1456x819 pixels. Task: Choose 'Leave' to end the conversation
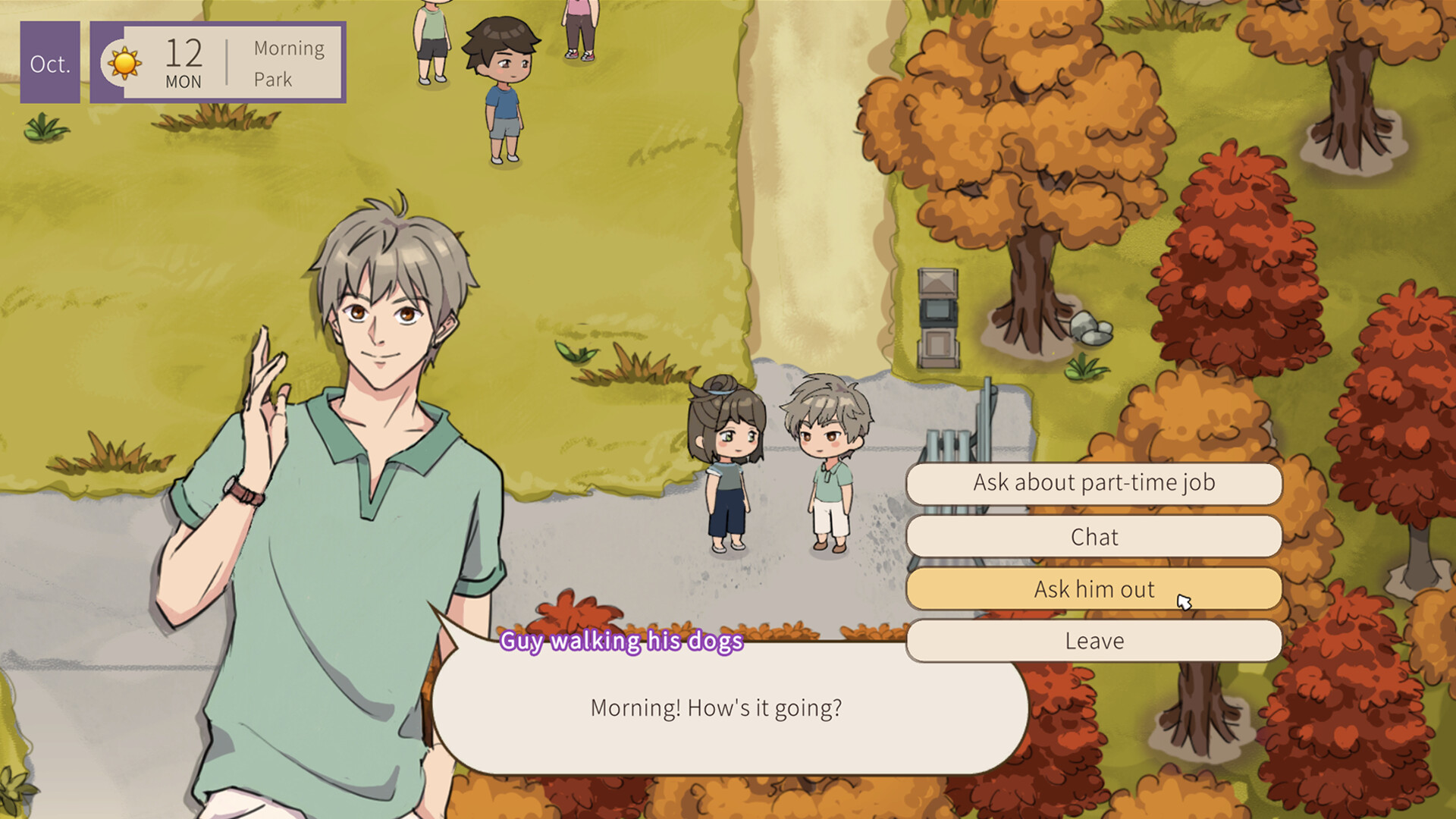[1094, 640]
